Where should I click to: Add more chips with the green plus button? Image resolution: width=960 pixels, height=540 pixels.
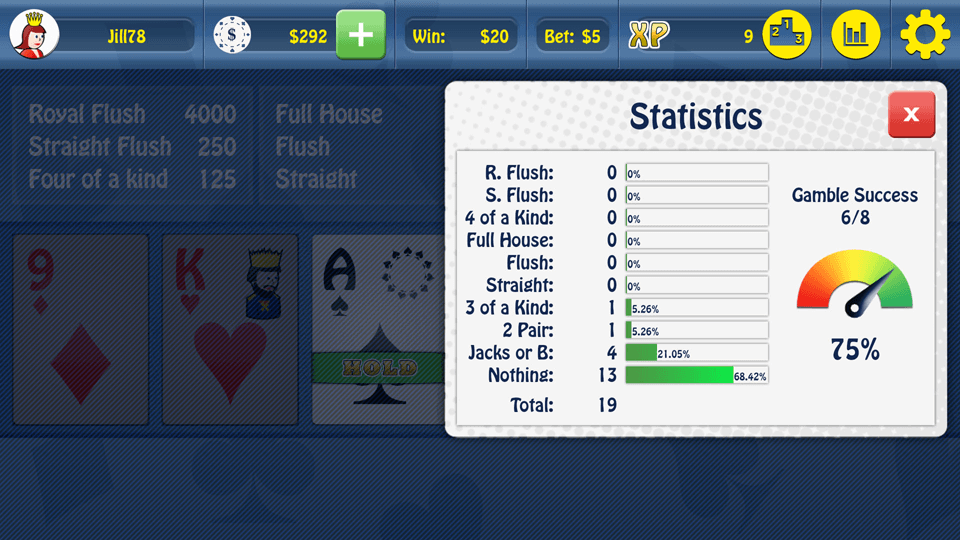coord(360,36)
